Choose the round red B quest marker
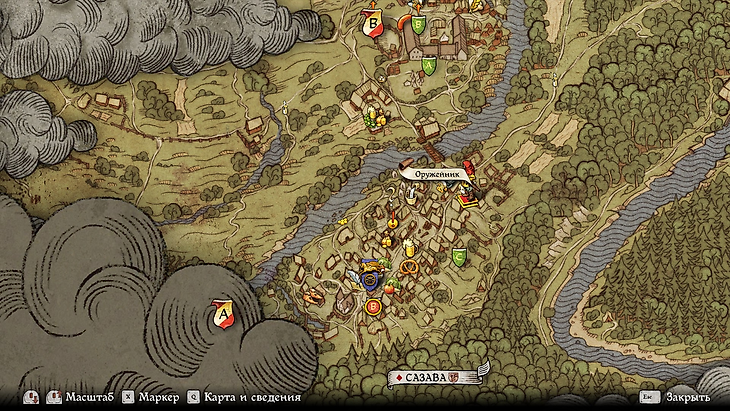The width and height of the screenshot is (730, 411). (374, 307)
